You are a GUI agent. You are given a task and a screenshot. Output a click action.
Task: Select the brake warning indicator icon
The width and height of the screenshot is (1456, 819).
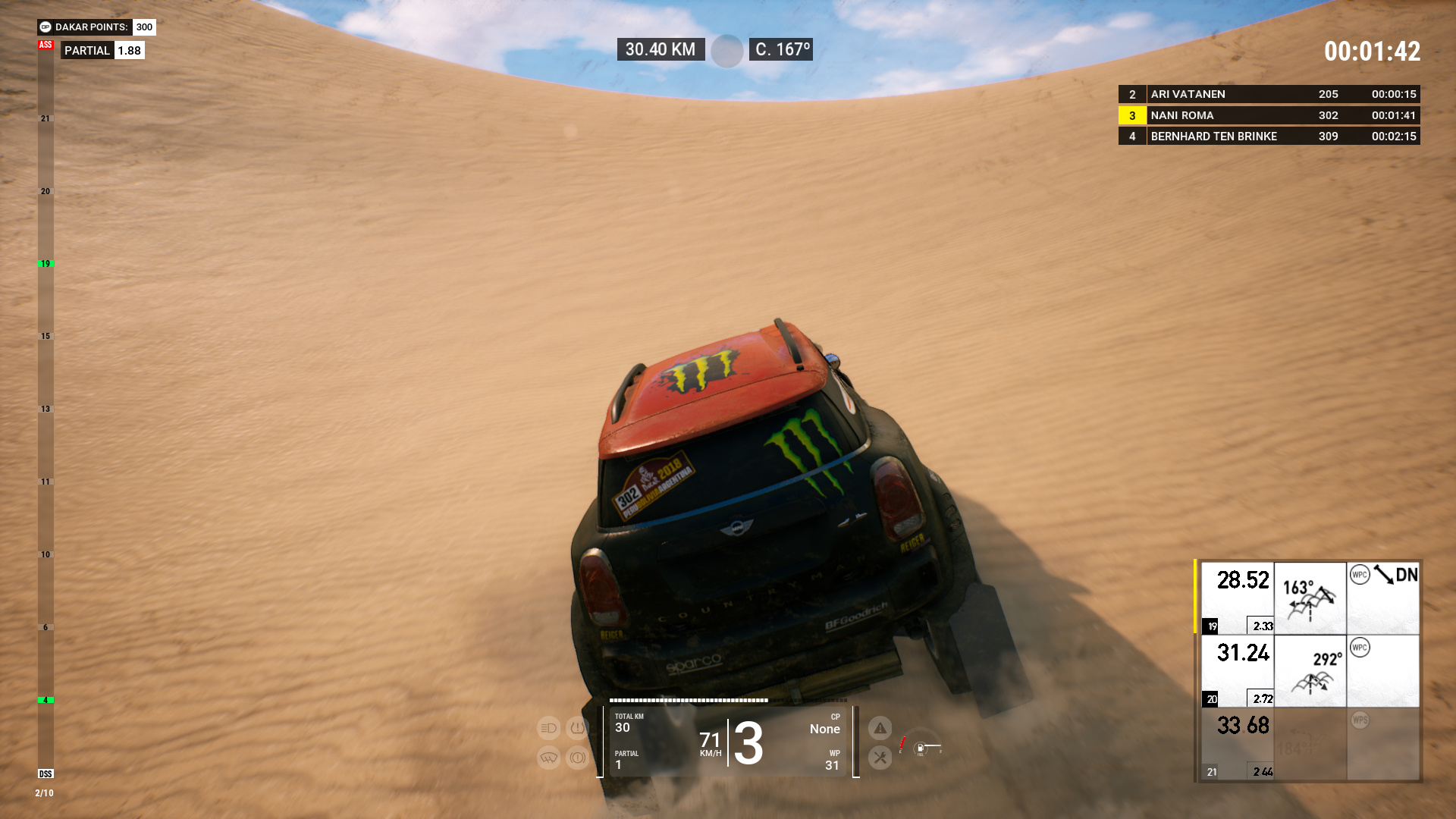pyautogui.click(x=577, y=757)
